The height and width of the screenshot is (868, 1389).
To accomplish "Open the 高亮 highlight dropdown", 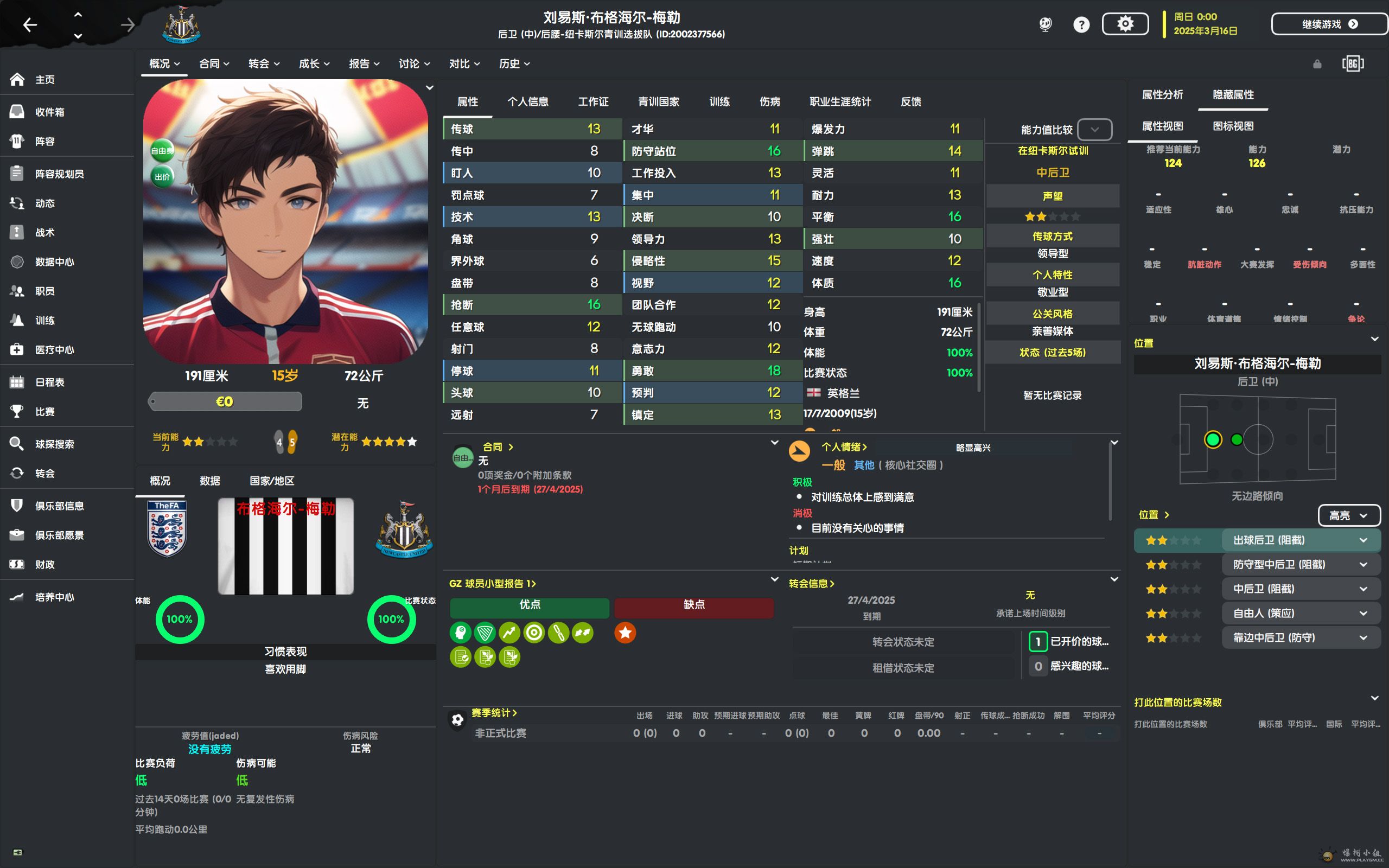I will pos(1348,515).
